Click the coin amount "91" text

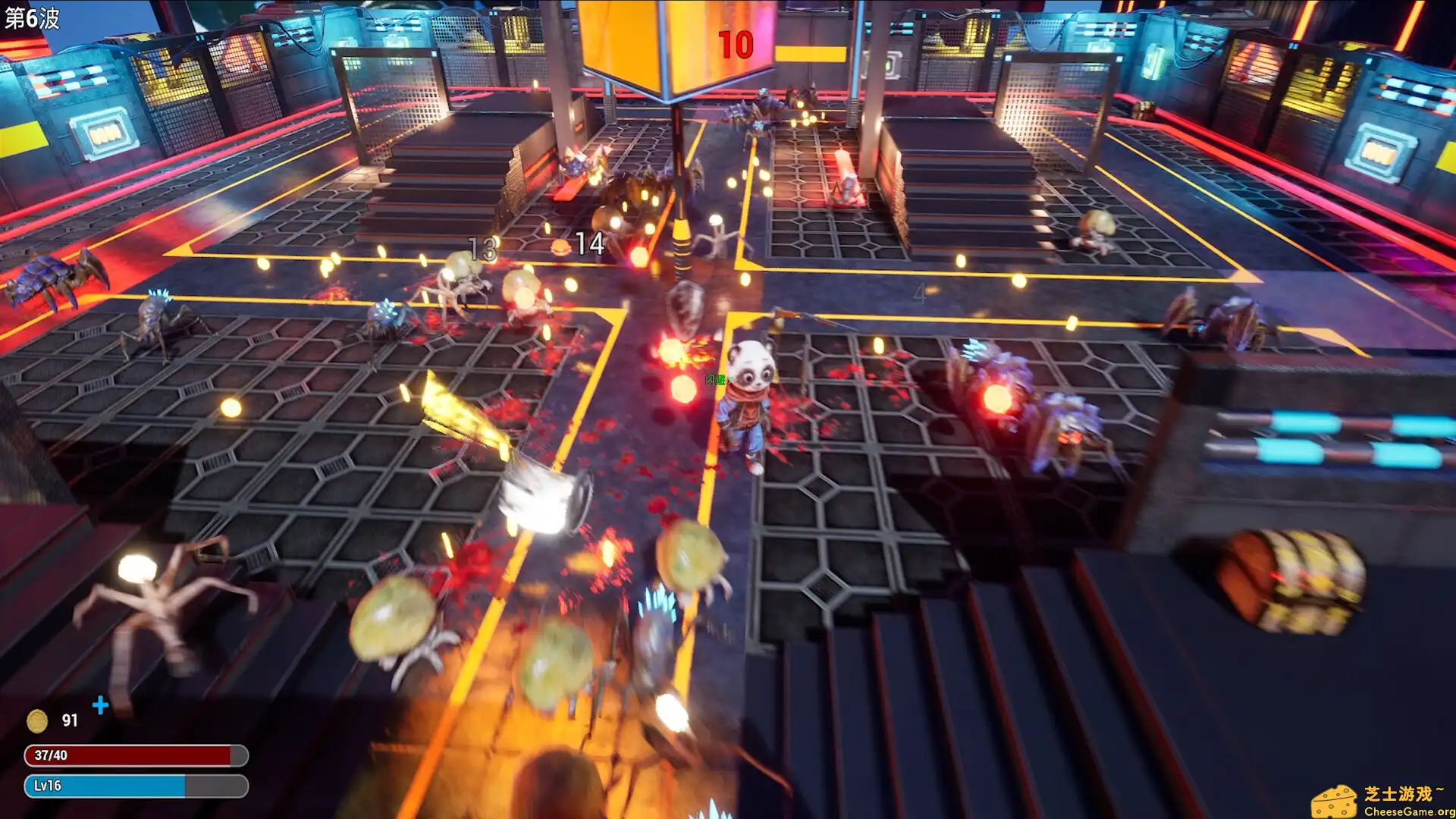tap(71, 720)
